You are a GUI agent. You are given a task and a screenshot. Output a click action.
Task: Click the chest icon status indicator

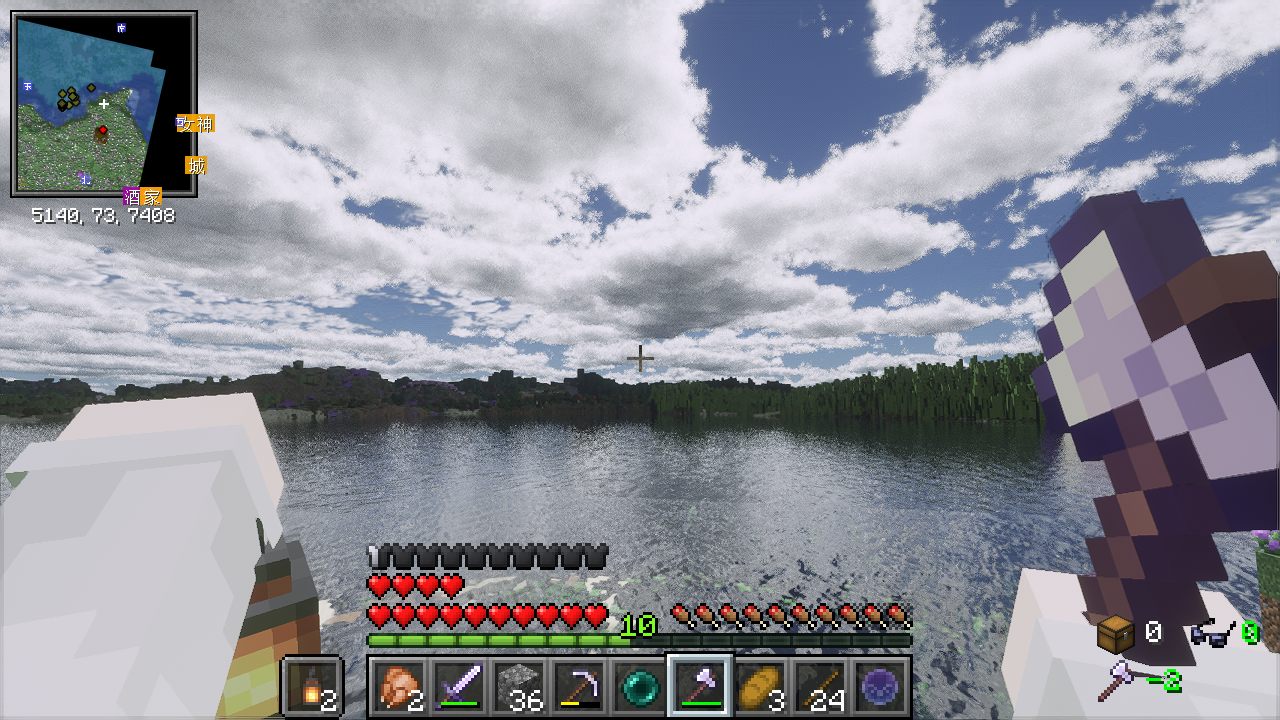point(1115,633)
